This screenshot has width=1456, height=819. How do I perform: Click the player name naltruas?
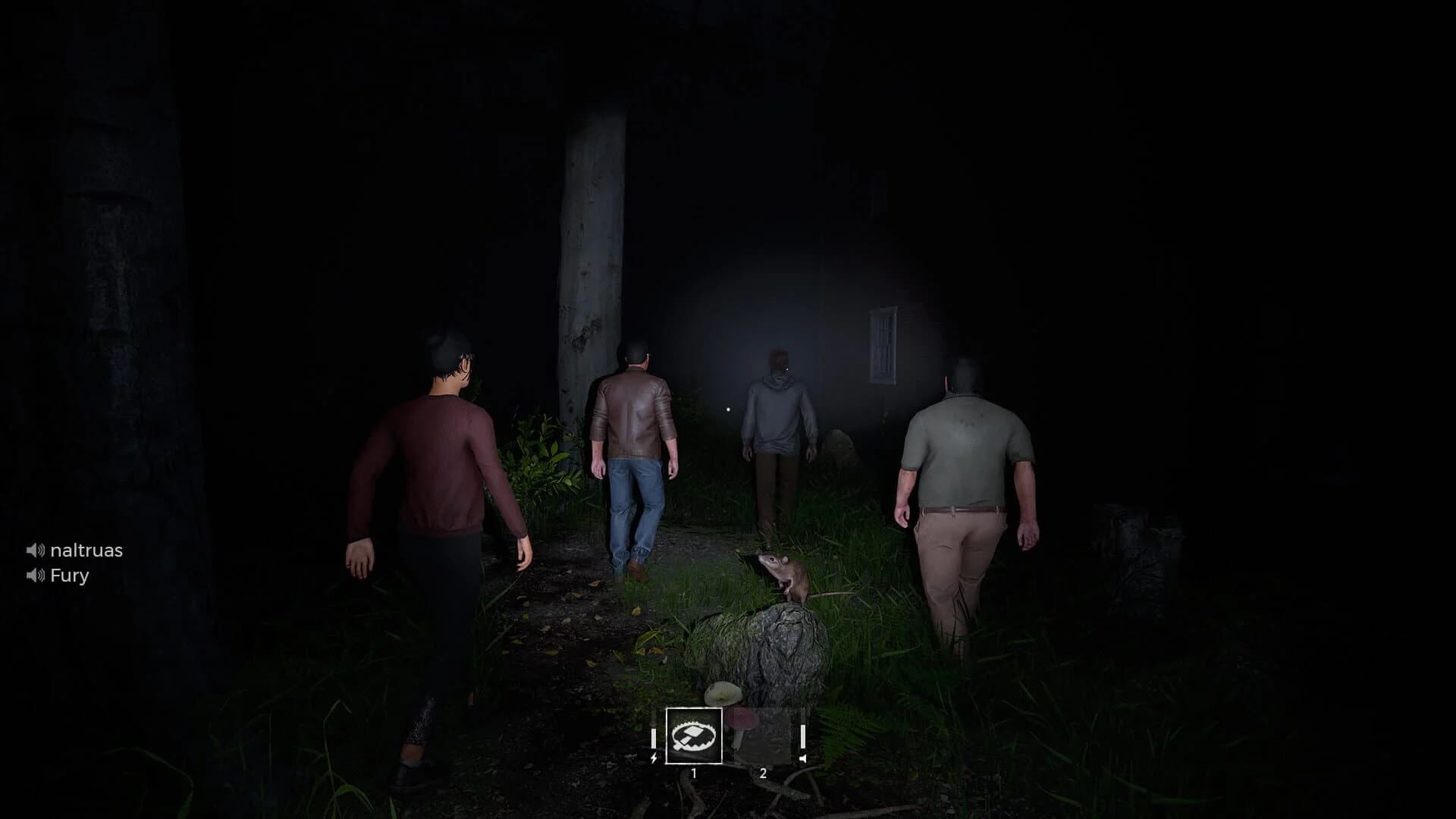tap(86, 551)
